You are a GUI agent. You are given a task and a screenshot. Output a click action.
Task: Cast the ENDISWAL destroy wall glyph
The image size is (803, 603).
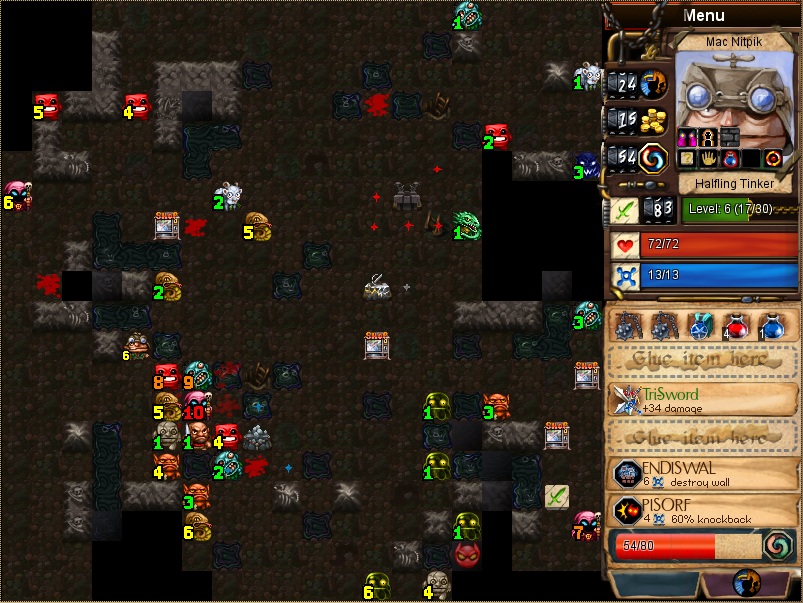[x=704, y=475]
